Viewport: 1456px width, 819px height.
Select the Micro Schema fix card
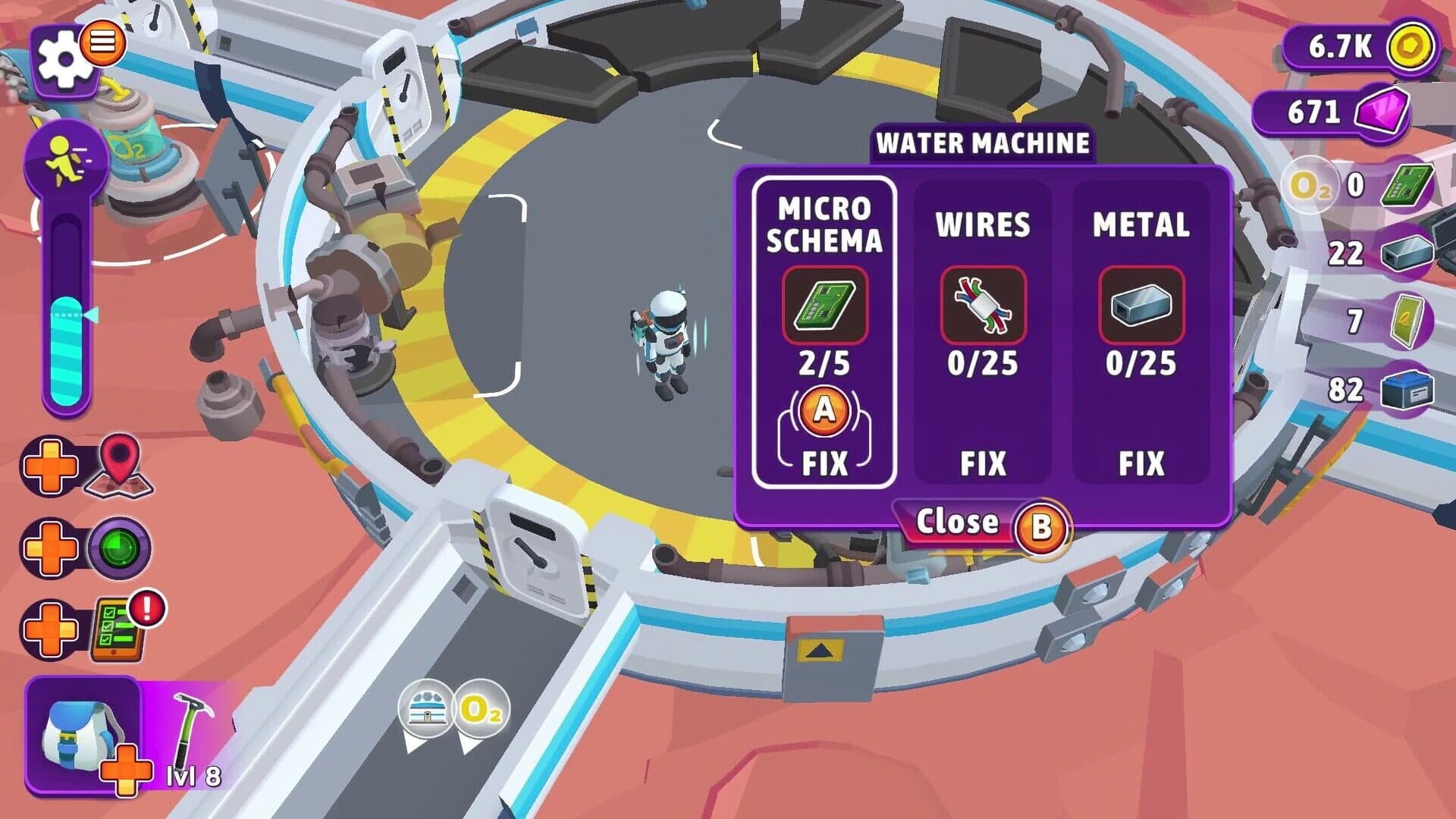(824, 332)
